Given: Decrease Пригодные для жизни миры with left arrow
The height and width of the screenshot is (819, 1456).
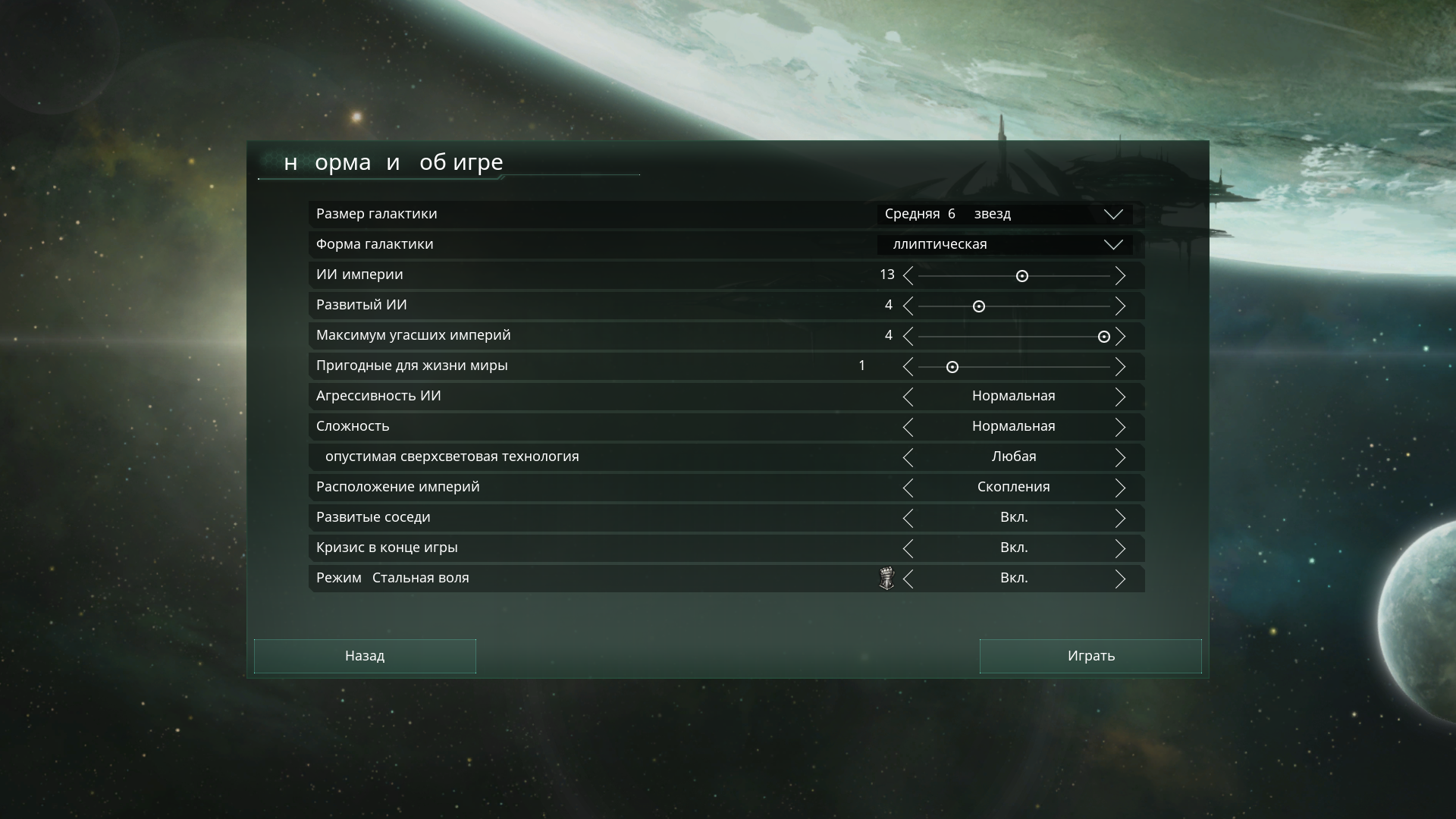Looking at the screenshot, I should click(x=908, y=367).
